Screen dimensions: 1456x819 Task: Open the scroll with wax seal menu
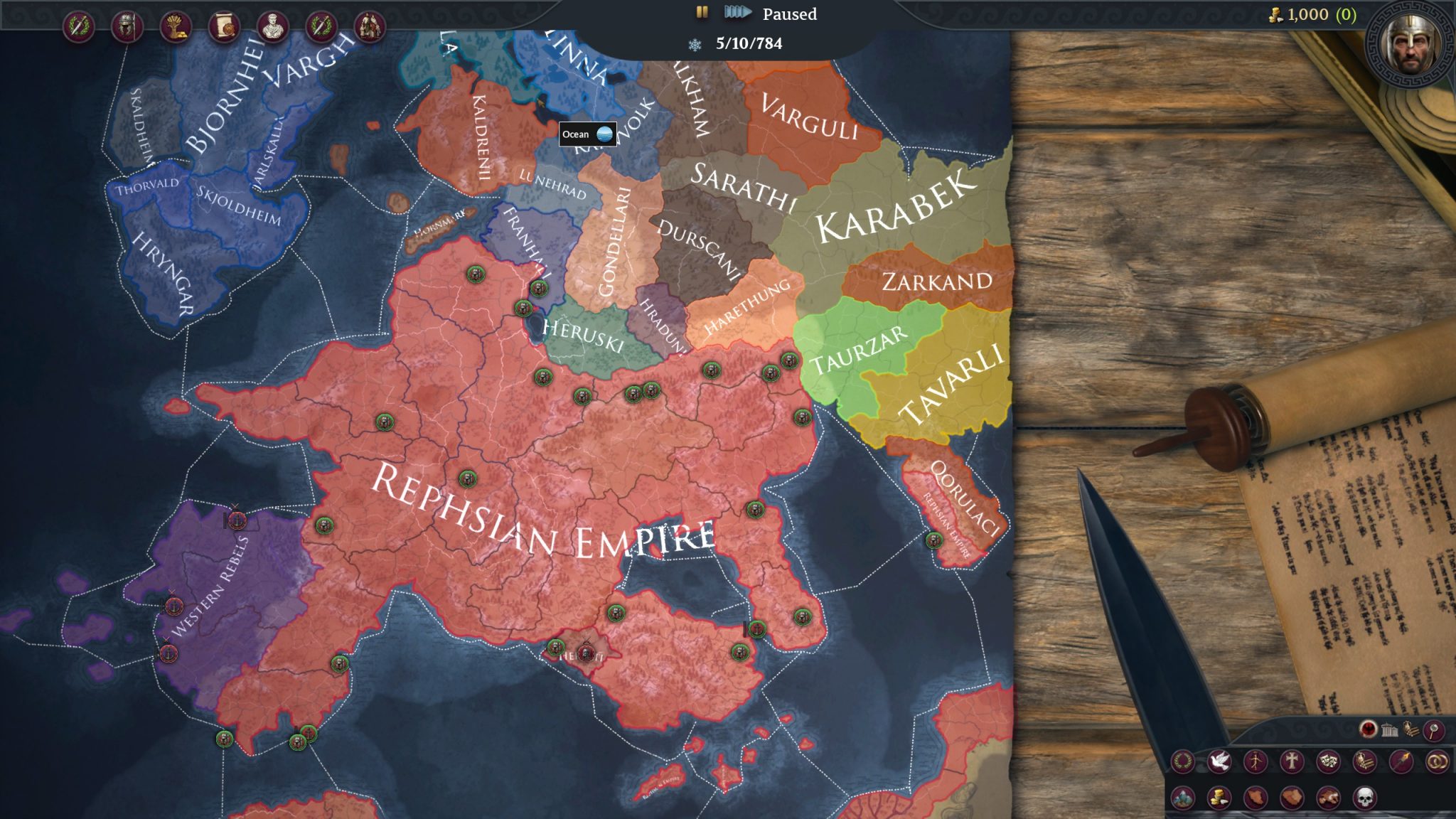pyautogui.click(x=224, y=27)
